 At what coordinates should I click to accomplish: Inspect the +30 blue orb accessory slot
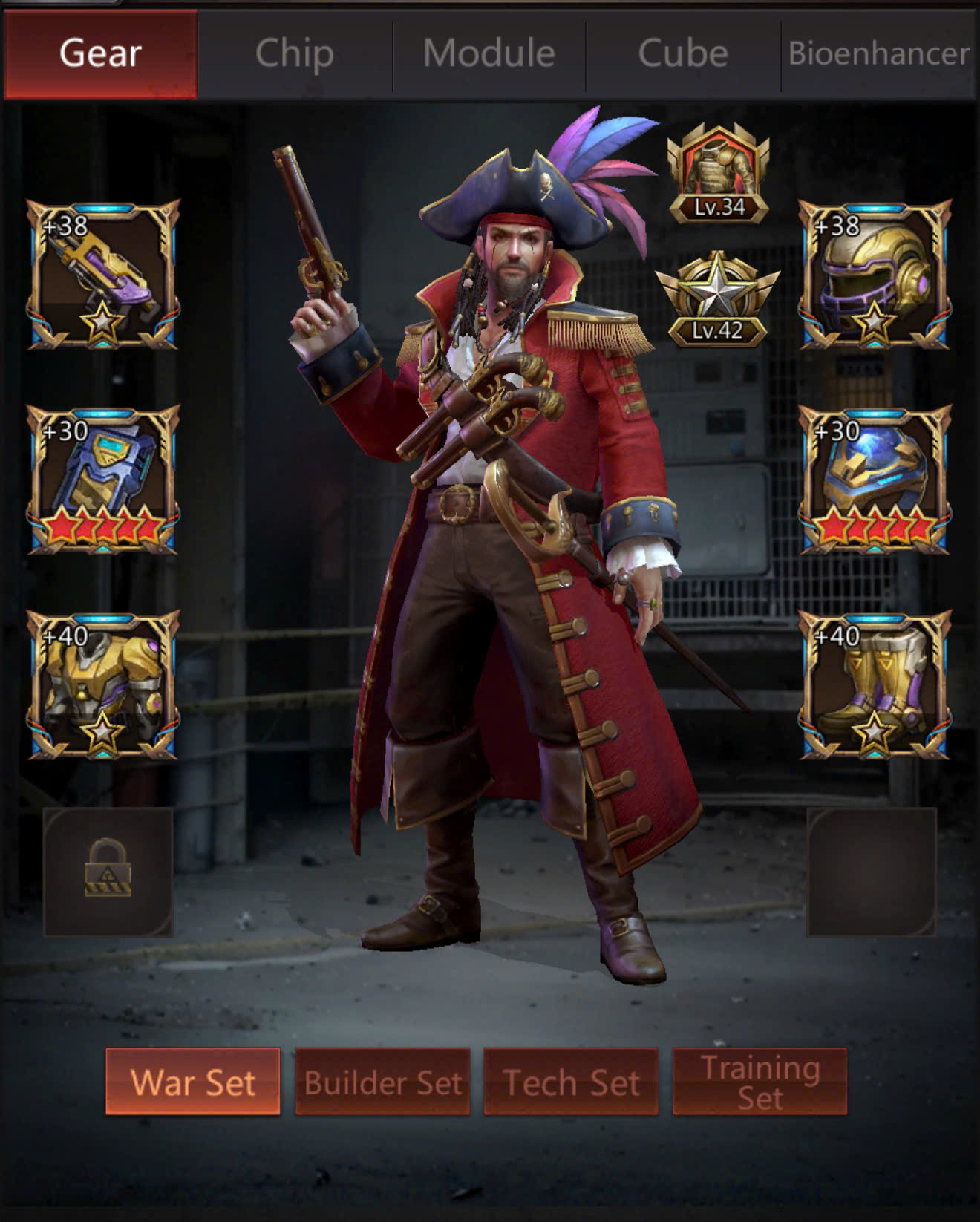[x=875, y=480]
